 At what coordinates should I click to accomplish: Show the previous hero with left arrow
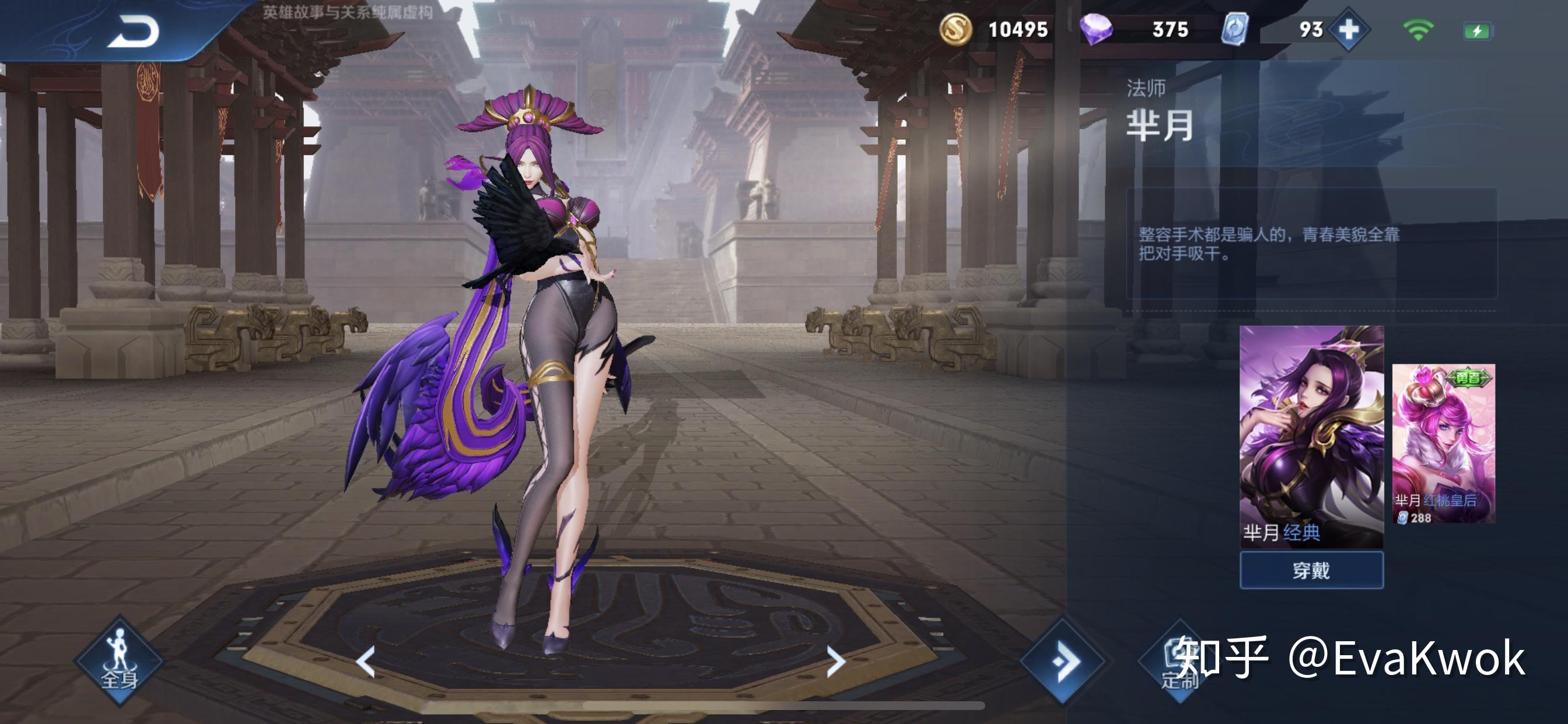click(x=366, y=661)
